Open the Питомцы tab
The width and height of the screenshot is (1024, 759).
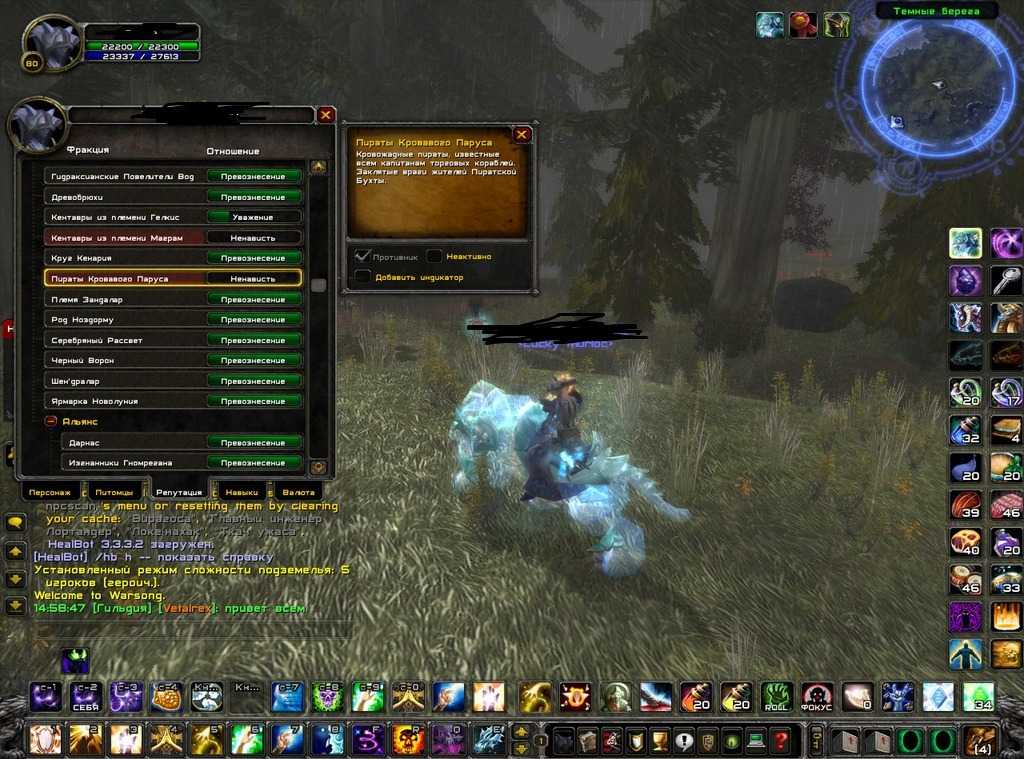(x=114, y=492)
